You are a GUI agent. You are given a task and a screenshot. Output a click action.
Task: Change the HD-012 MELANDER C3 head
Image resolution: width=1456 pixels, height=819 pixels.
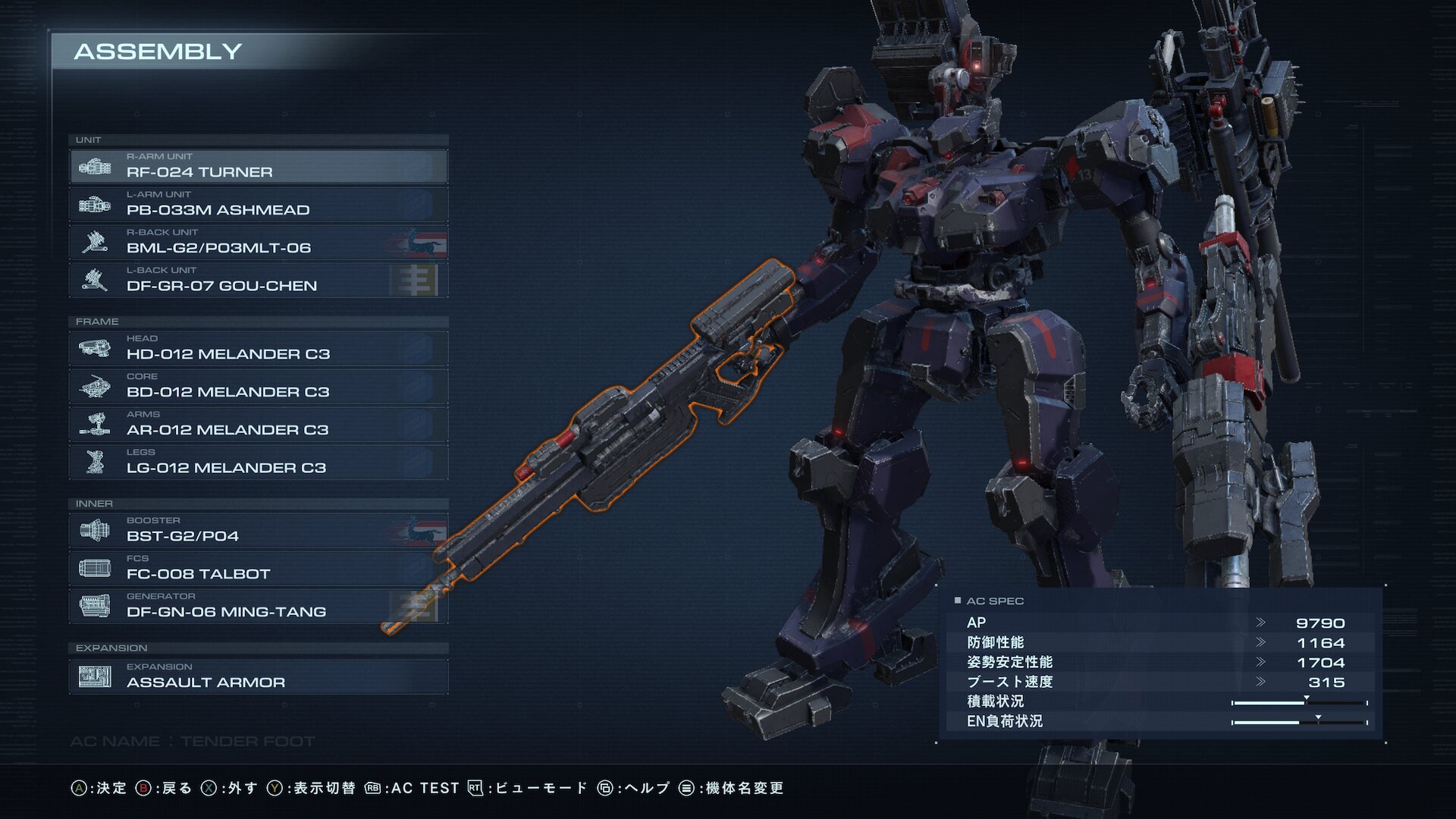pyautogui.click(x=258, y=349)
